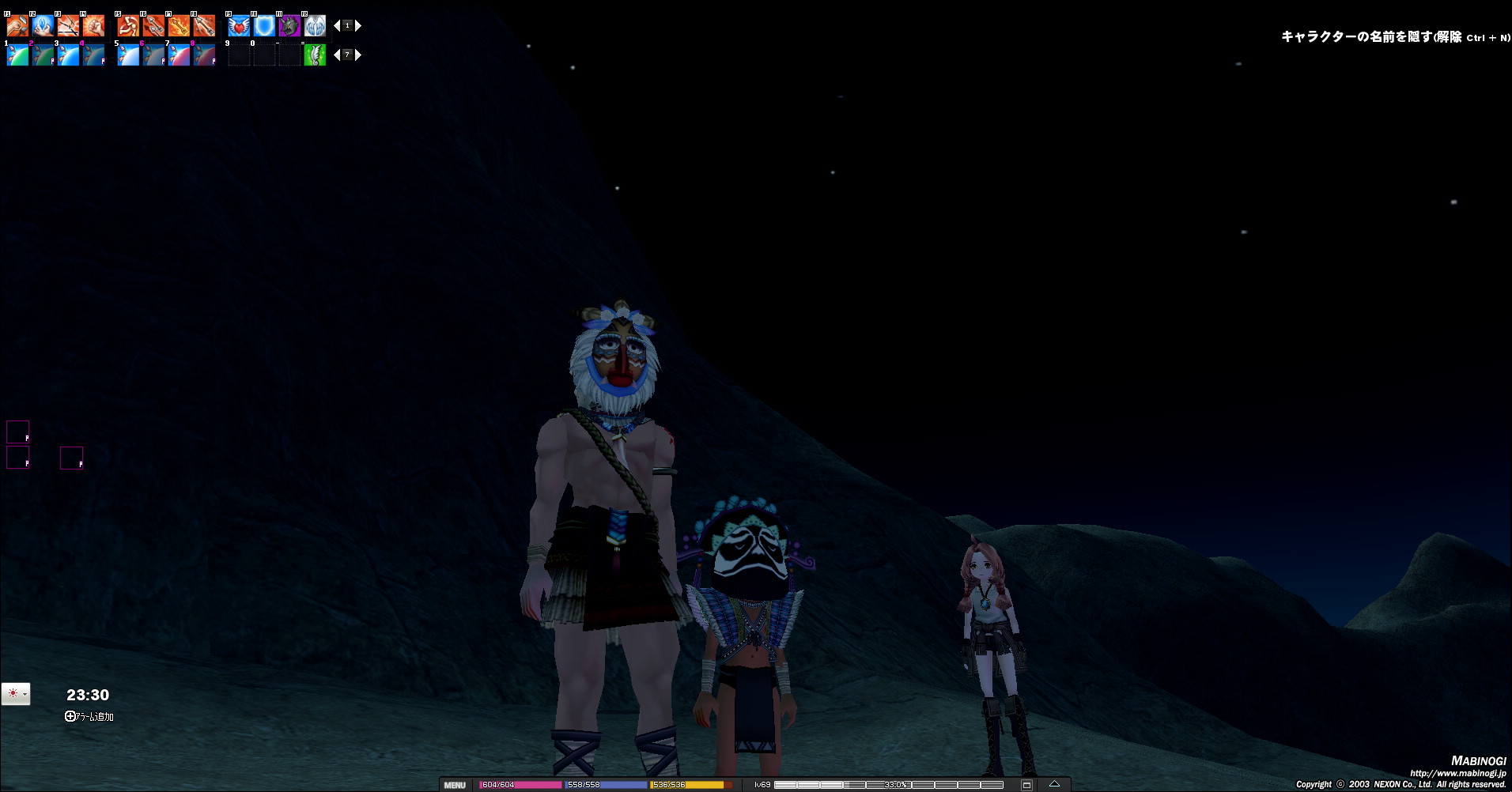Activate the white angel wings skill
The image size is (1512, 792).
pyautogui.click(x=315, y=26)
